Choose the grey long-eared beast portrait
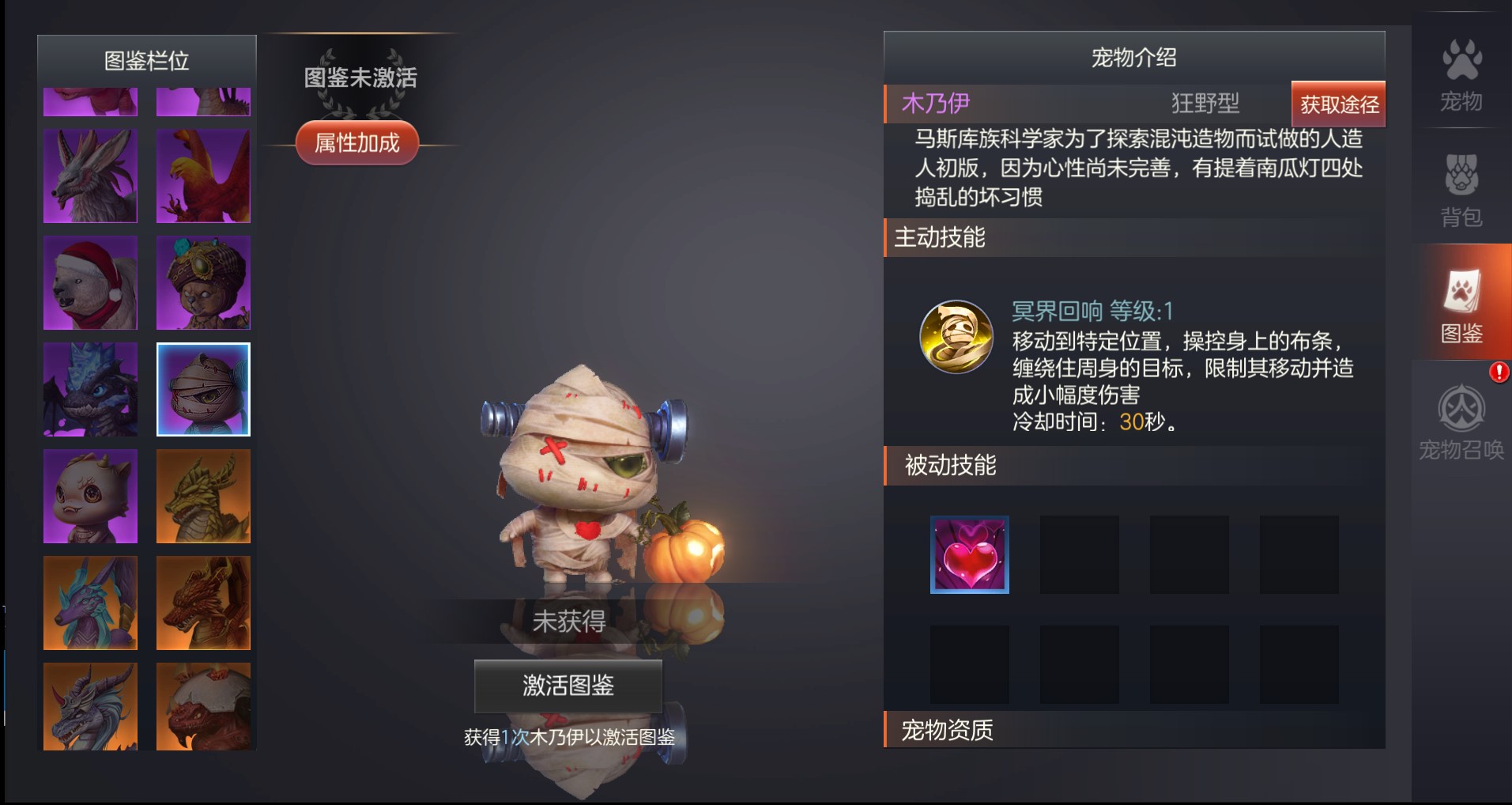Image resolution: width=1512 pixels, height=805 pixels. (90, 176)
